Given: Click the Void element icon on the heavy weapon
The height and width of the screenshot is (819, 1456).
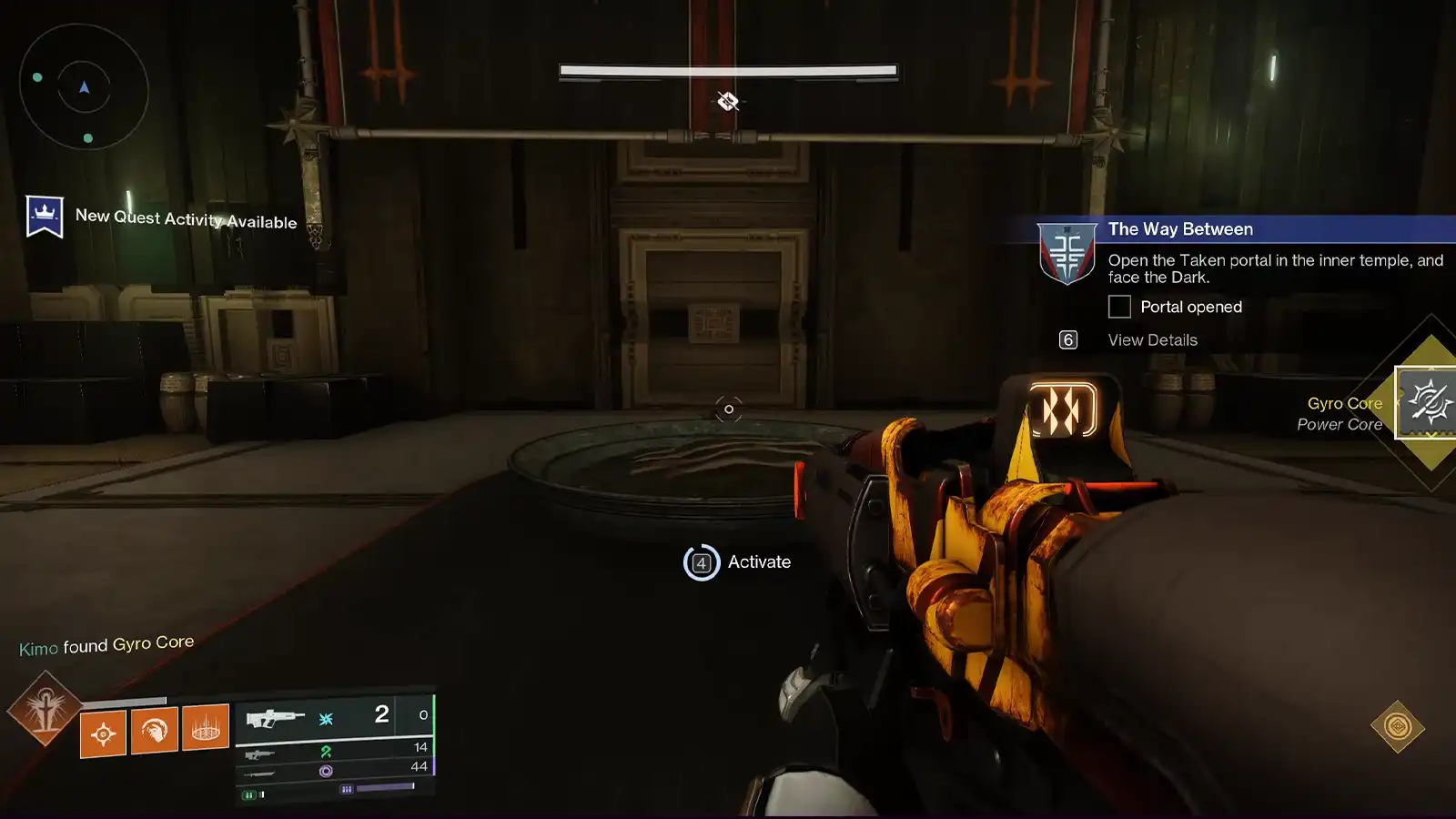Looking at the screenshot, I should [327, 772].
